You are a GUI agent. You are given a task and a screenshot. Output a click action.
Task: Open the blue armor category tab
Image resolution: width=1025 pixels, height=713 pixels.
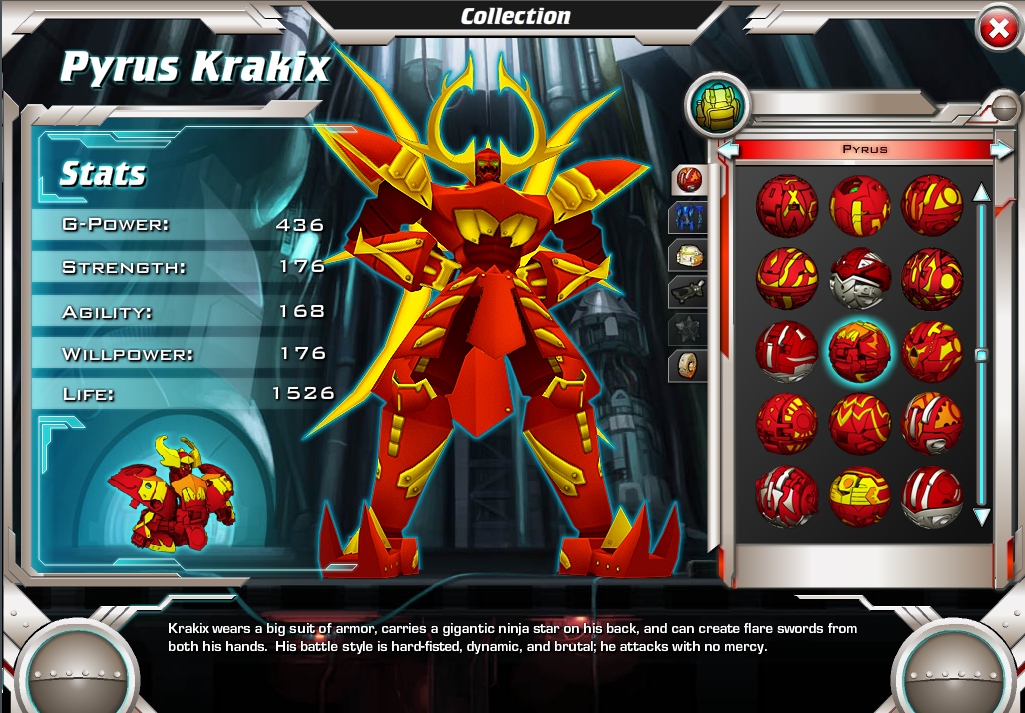click(689, 217)
